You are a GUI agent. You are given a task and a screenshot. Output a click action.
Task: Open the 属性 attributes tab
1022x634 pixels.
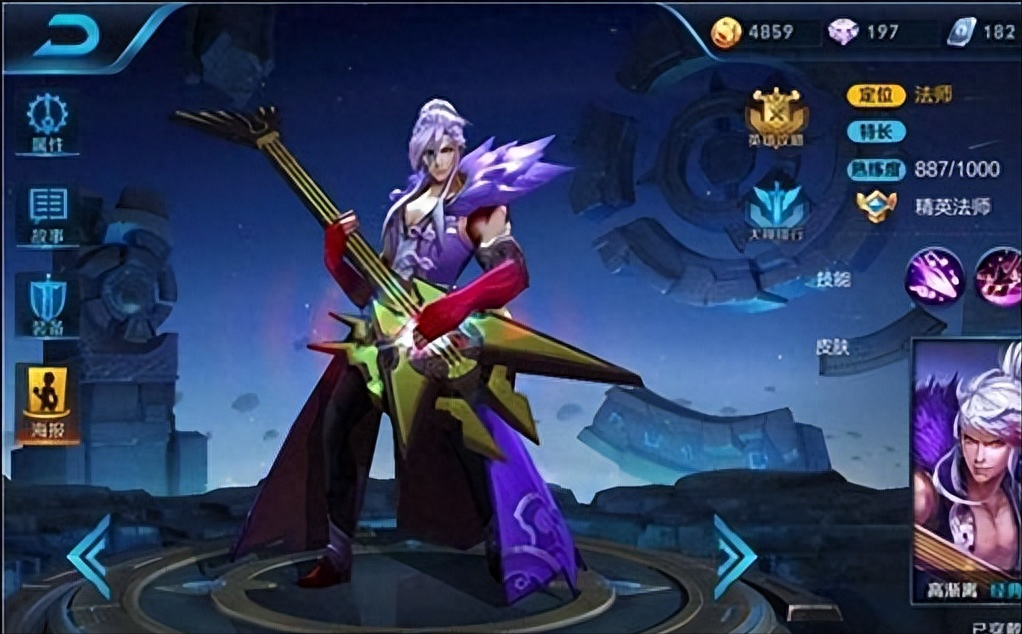pos(47,123)
